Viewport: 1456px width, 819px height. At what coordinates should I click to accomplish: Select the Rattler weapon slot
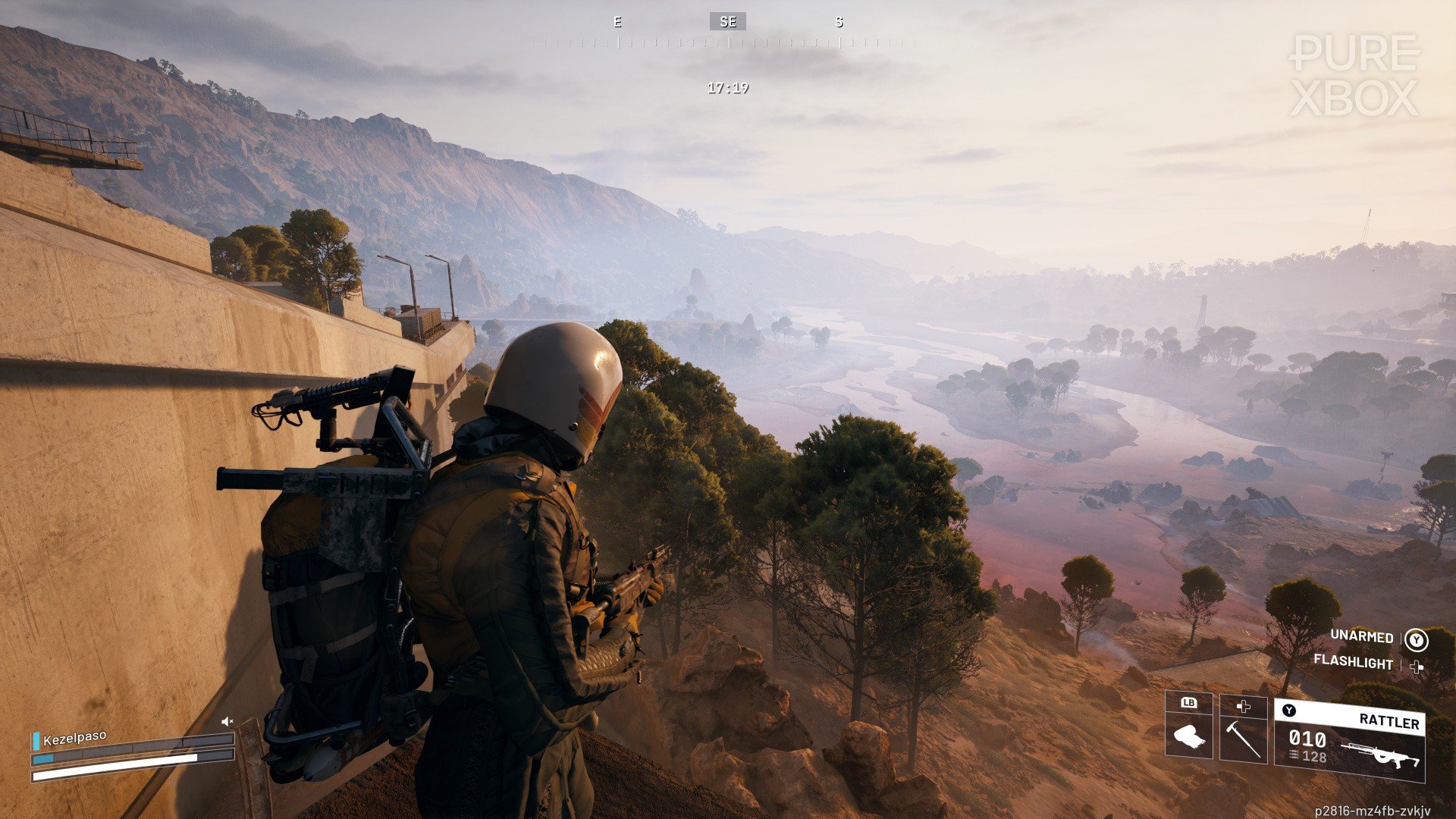click(1349, 740)
